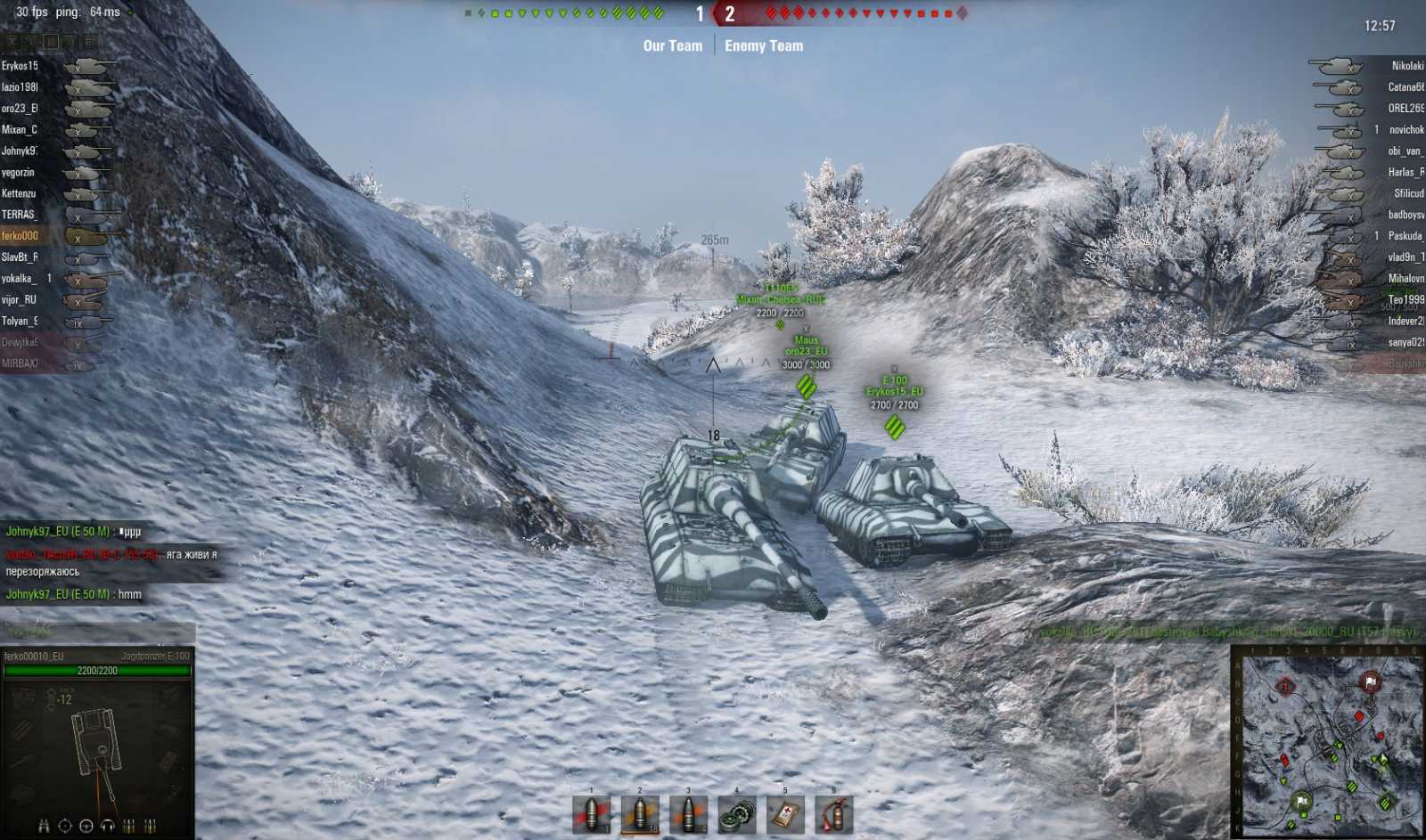The width and height of the screenshot is (1426, 840).
Task: Click the binoculars icon on damage panel
Action: [44, 826]
